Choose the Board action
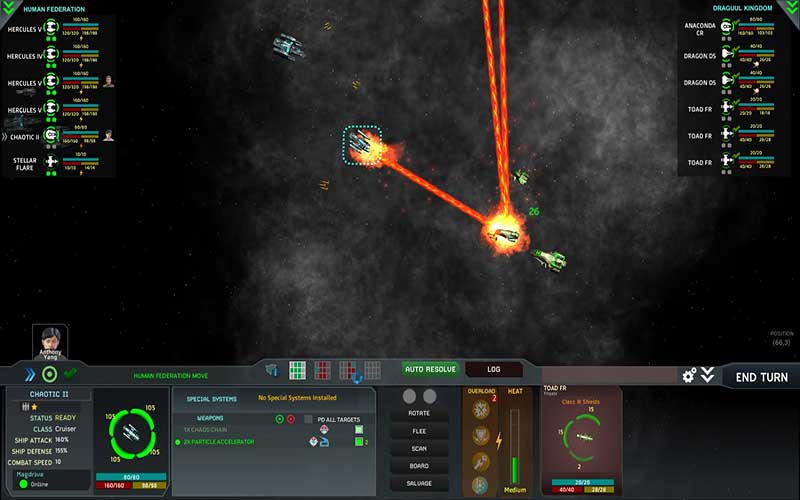Image resolution: width=800 pixels, height=500 pixels. click(x=419, y=465)
